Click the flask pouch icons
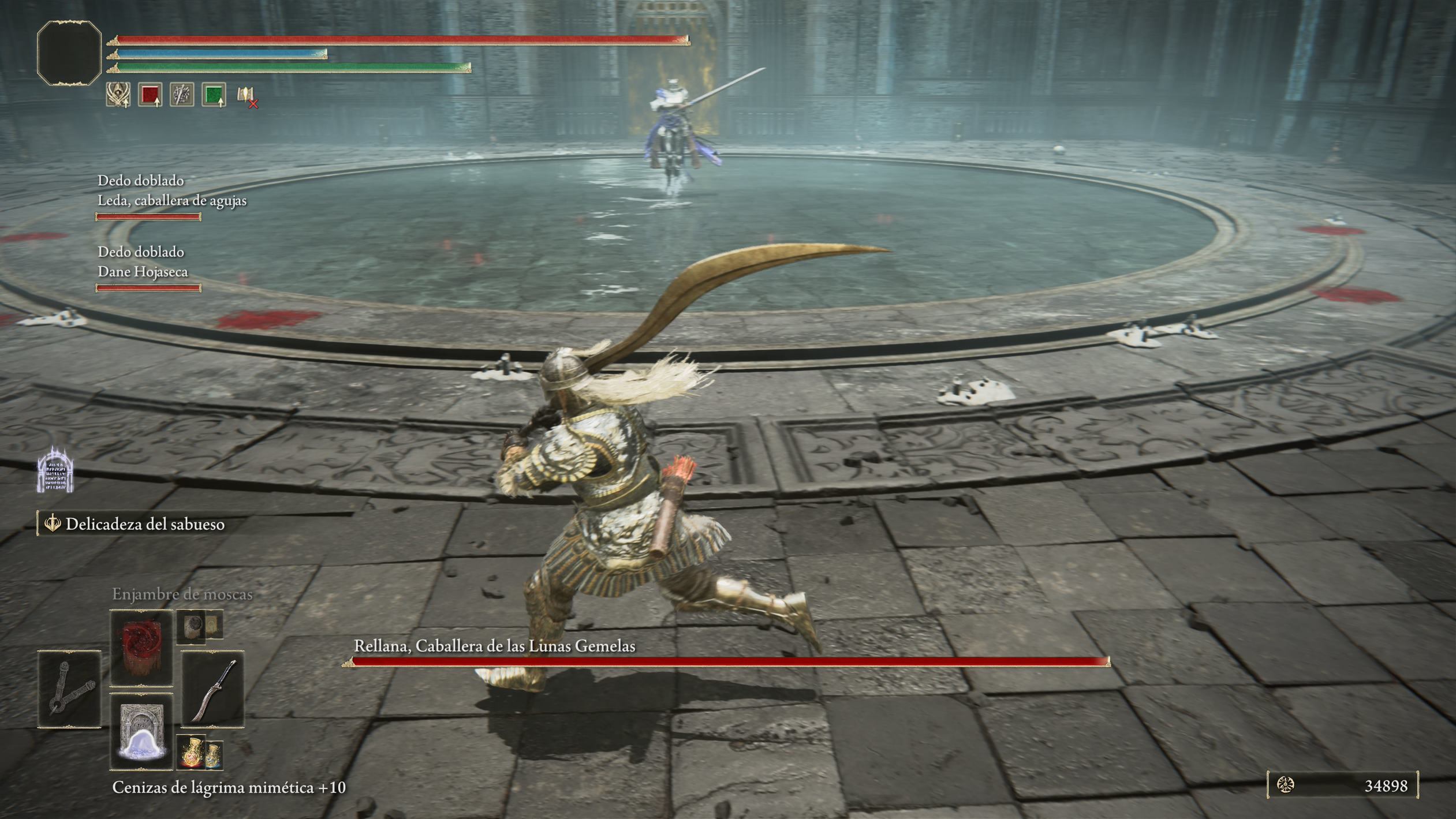The height and width of the screenshot is (819, 1456). [200, 753]
